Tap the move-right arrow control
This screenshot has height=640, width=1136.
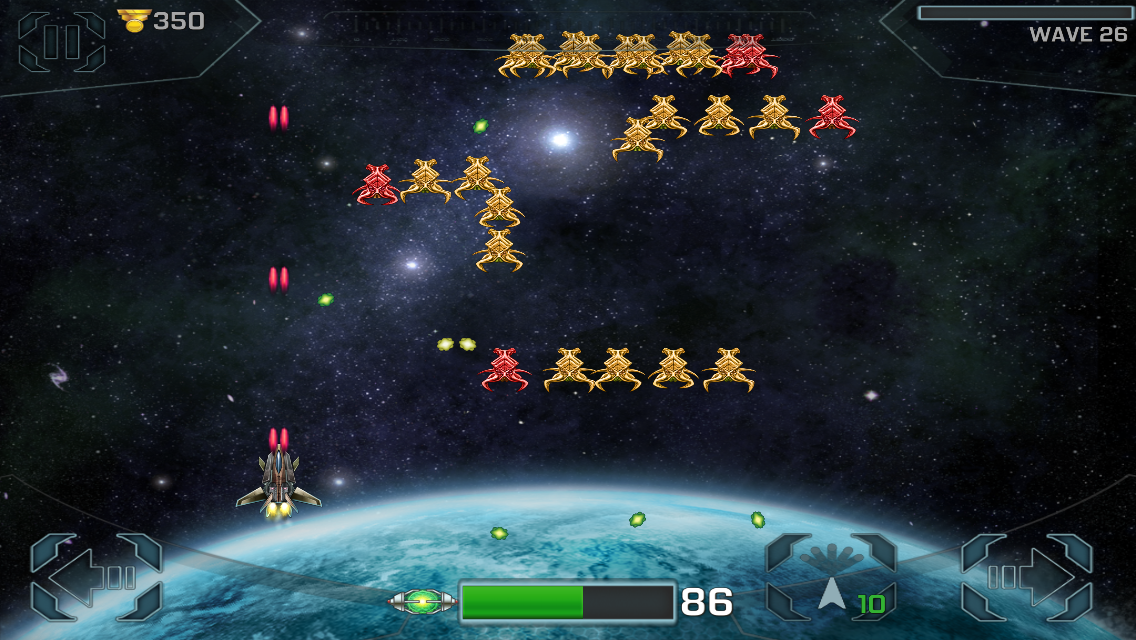point(1027,577)
